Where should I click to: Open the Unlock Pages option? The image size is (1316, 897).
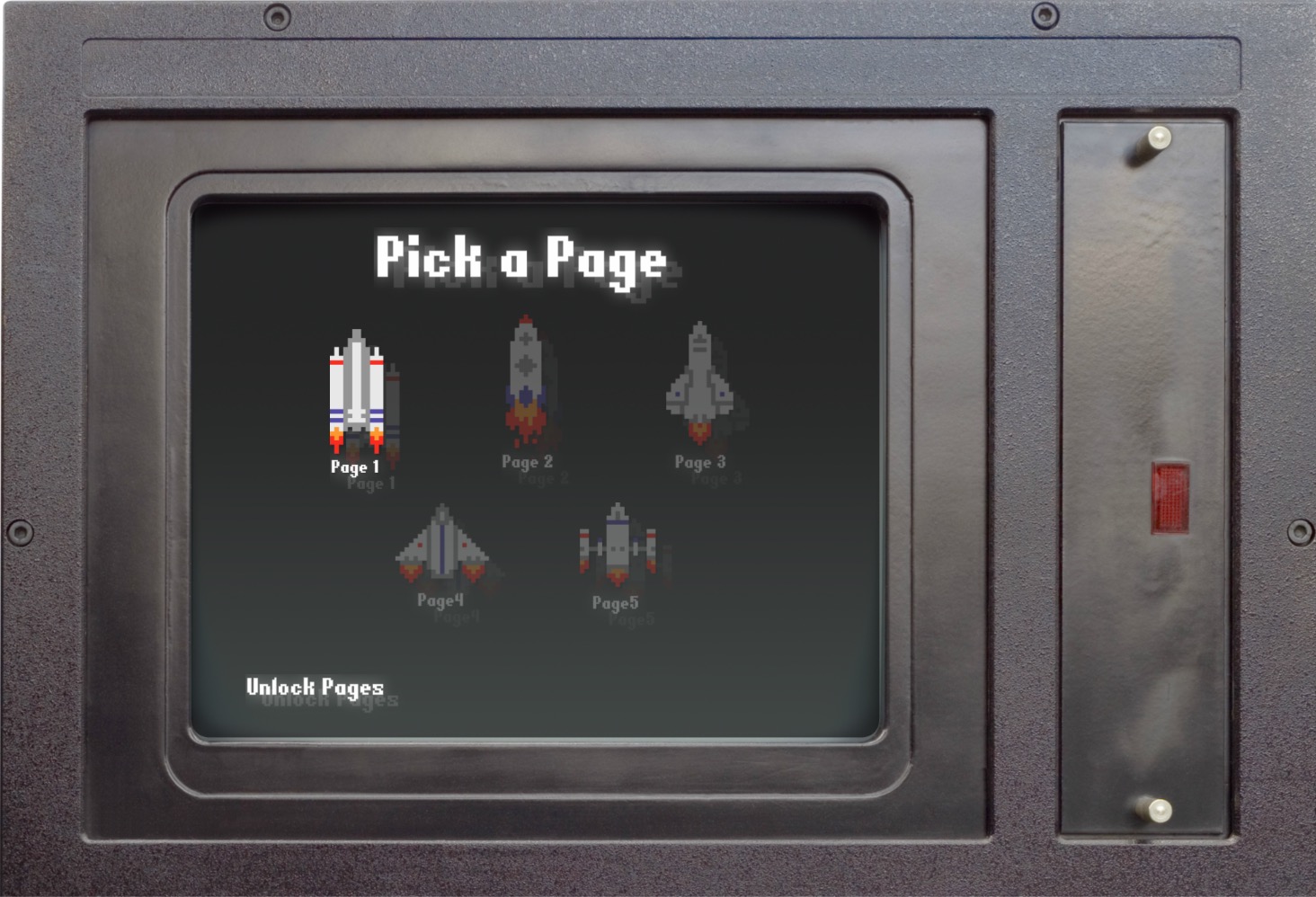pos(316,688)
